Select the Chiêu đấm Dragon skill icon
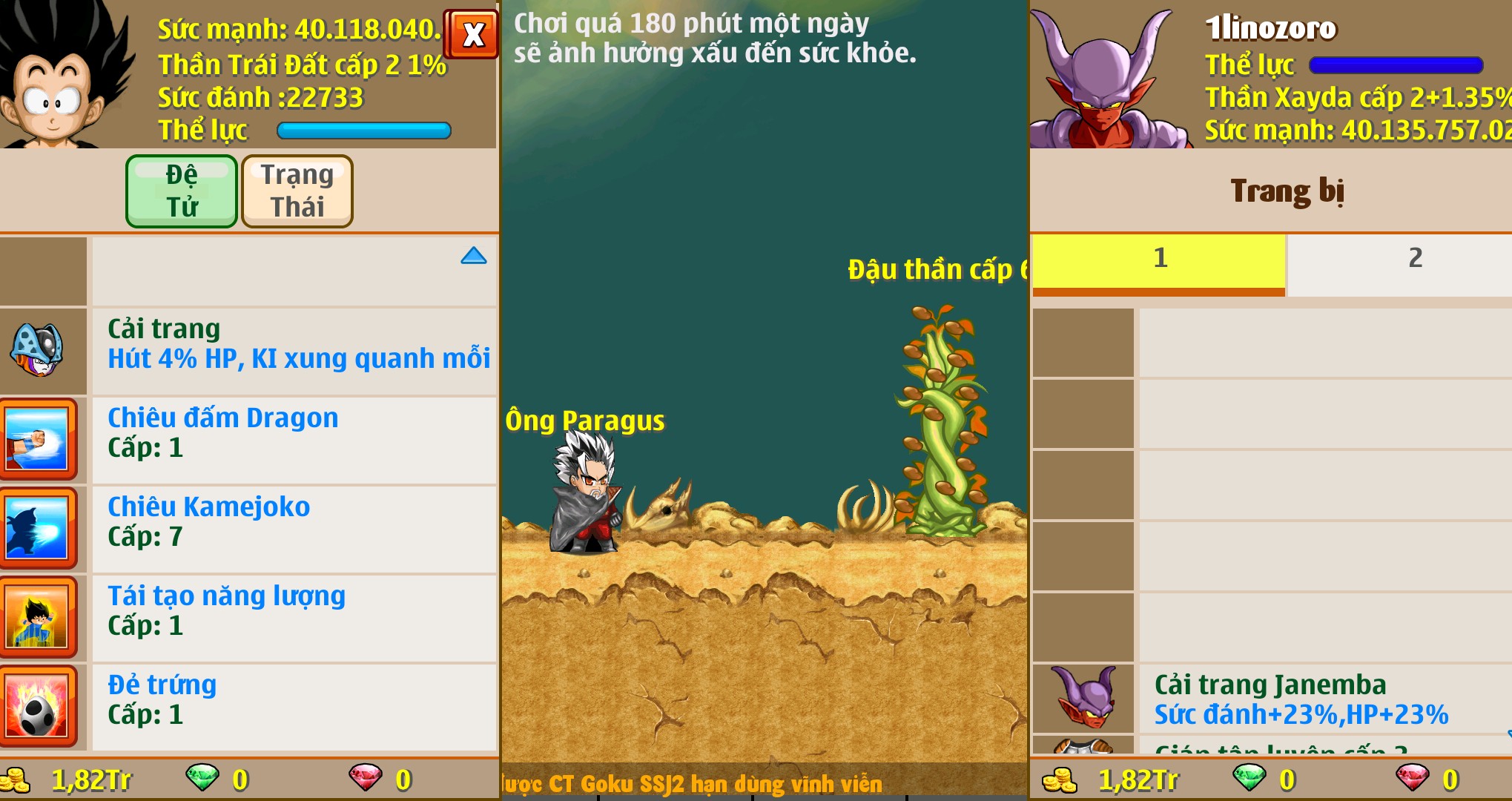1512x801 pixels. (x=41, y=438)
